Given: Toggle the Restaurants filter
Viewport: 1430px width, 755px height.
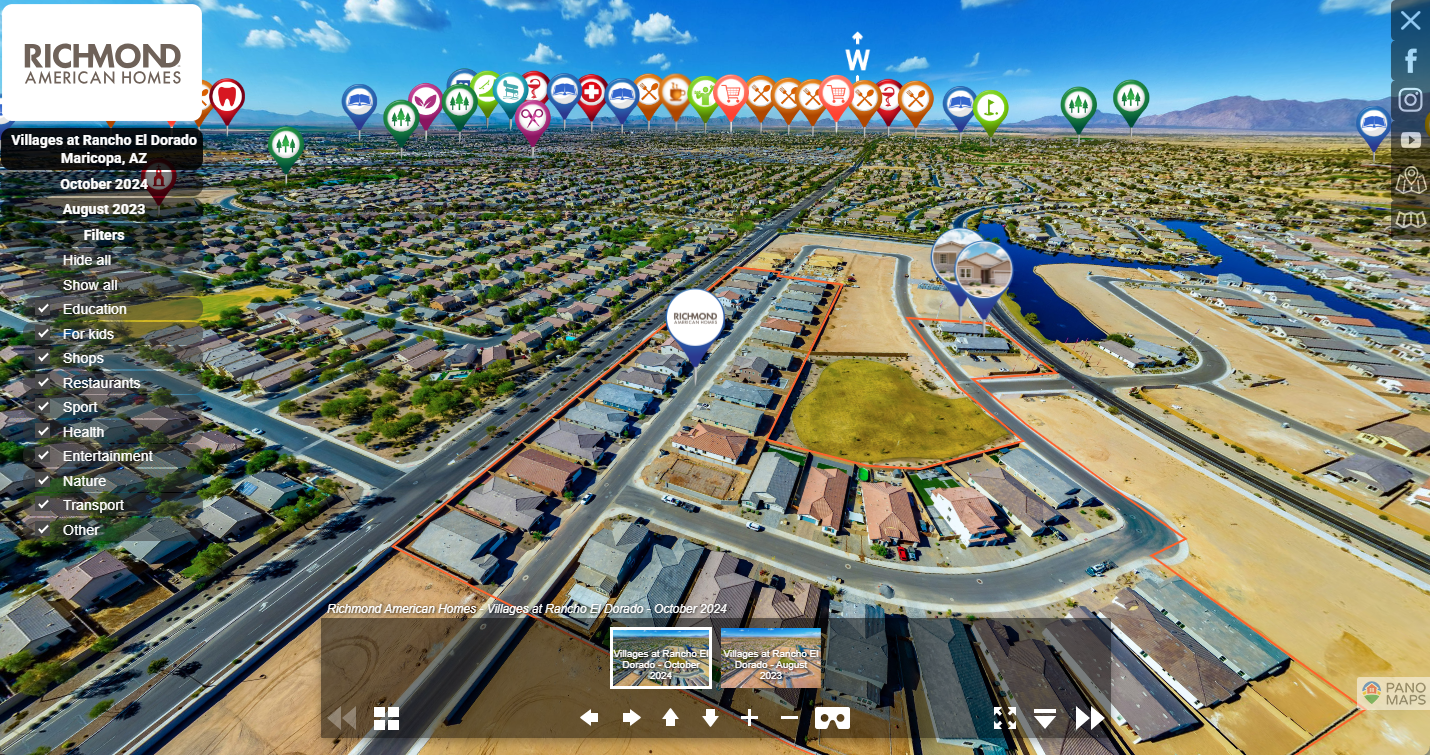Looking at the screenshot, I should (x=44, y=383).
